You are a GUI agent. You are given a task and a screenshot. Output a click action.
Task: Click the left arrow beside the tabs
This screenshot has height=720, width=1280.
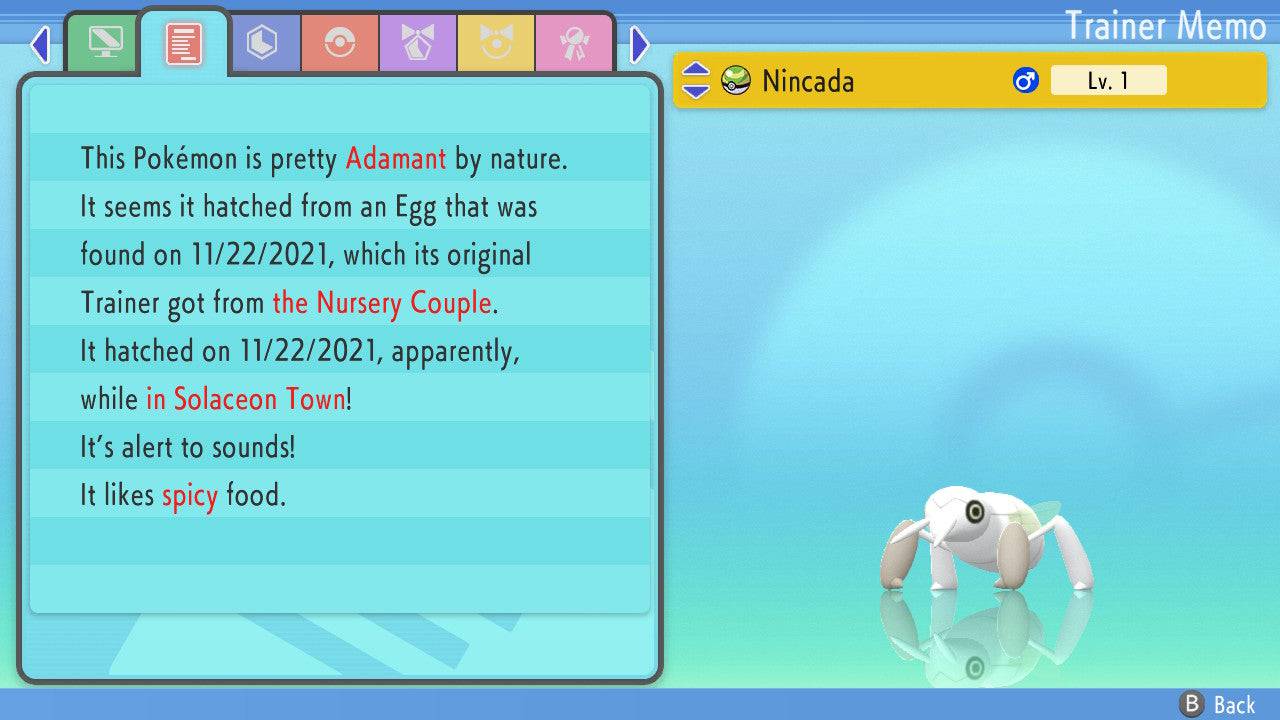tap(40, 44)
